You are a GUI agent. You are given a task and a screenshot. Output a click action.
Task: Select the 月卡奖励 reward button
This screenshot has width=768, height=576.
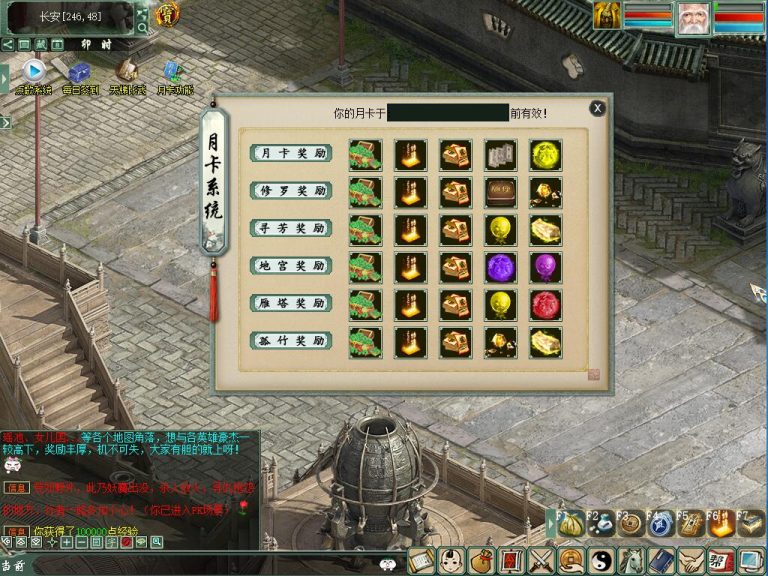click(290, 153)
